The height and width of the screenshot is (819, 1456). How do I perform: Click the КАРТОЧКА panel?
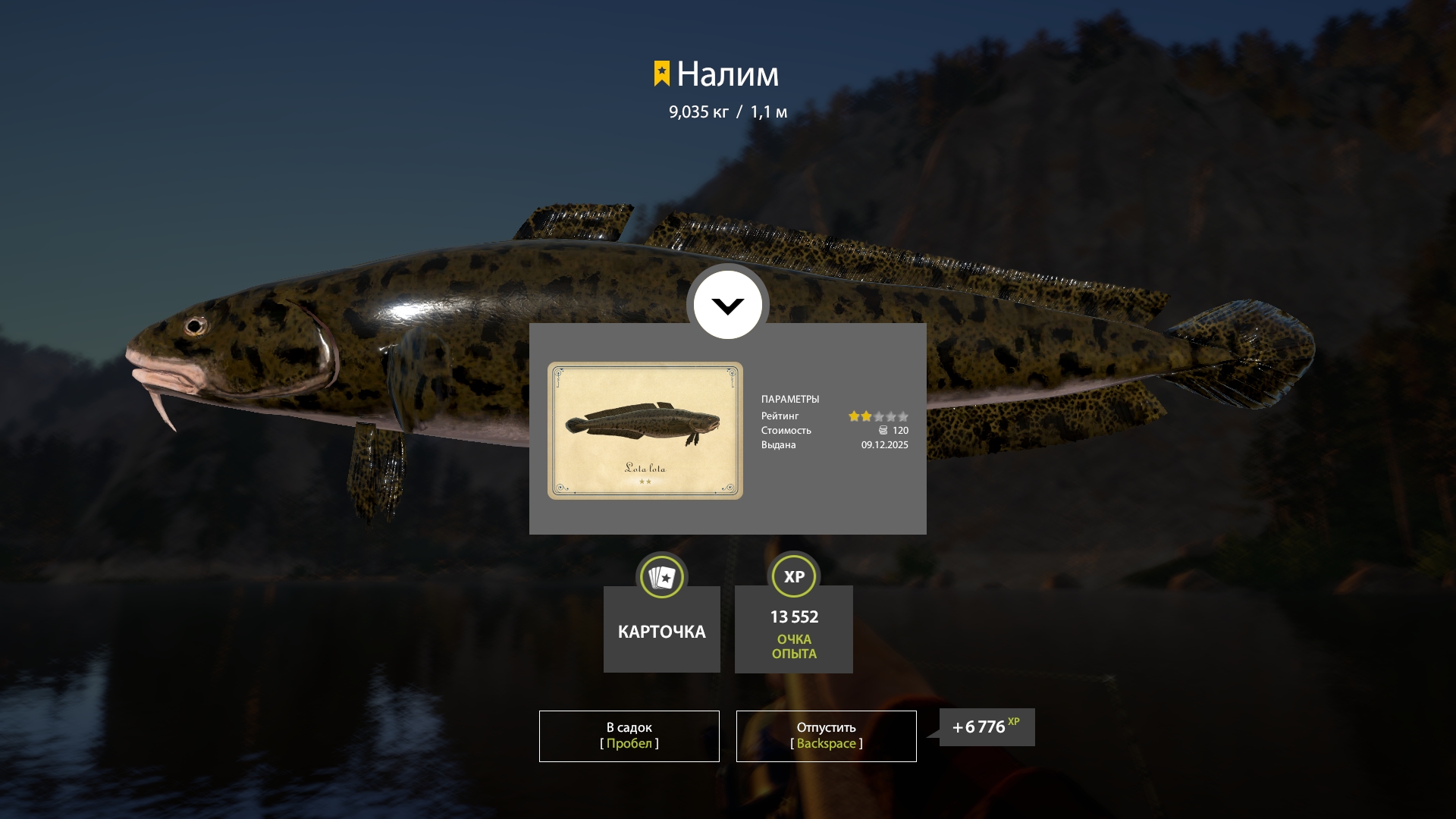[661, 629]
